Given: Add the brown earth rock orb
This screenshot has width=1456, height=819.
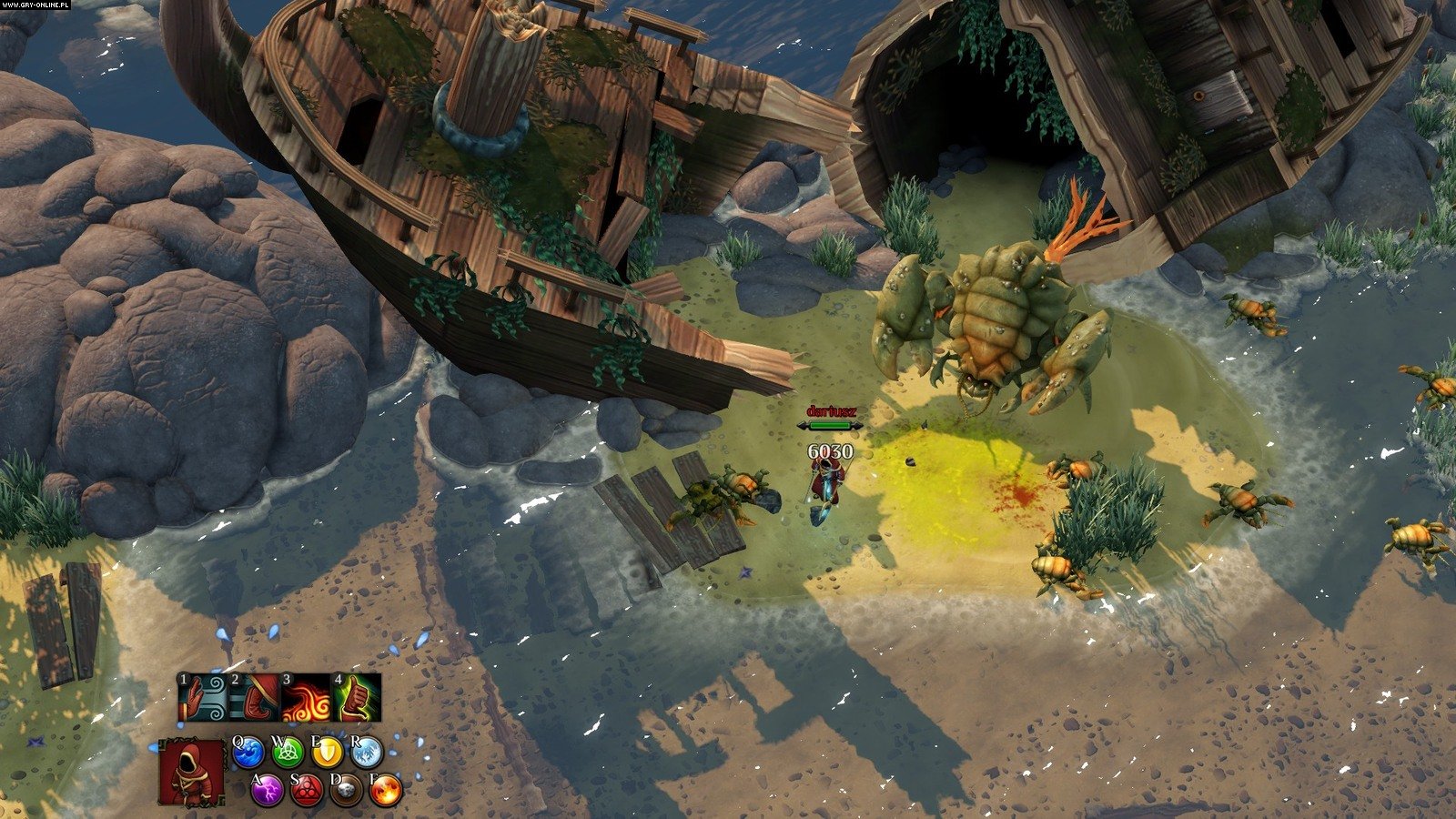Looking at the screenshot, I should coord(347,790).
